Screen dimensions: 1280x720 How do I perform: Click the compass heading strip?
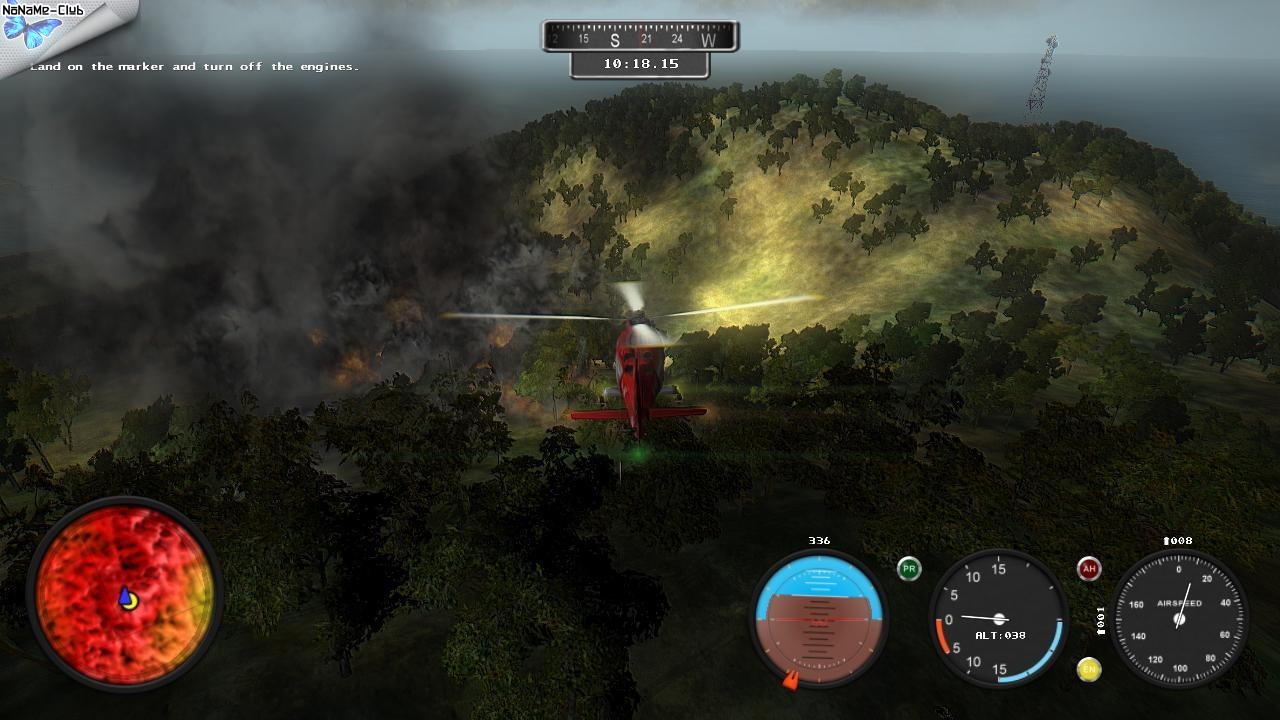(640, 38)
